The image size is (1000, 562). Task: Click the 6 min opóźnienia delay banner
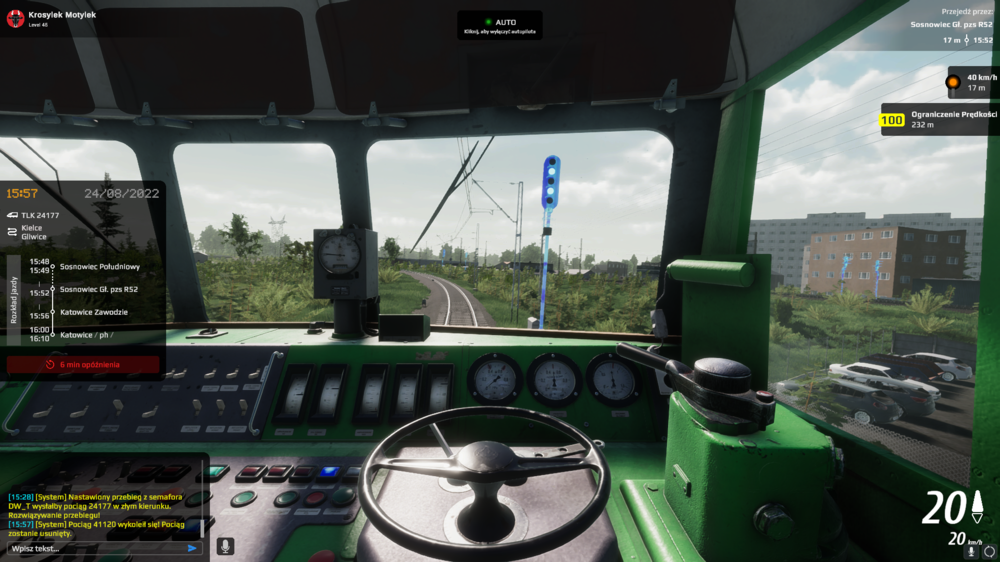point(83,365)
